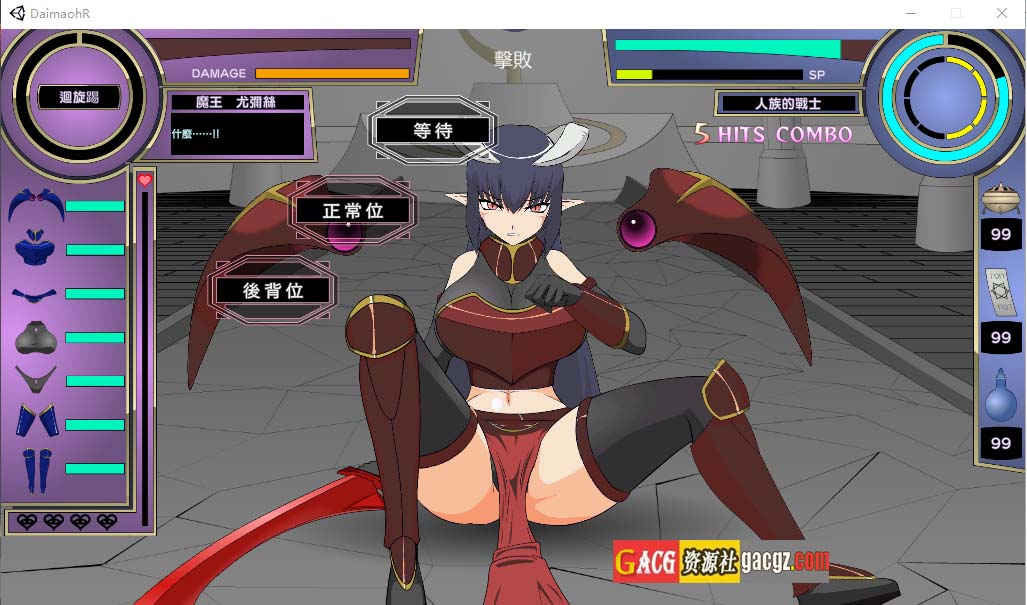Use the blue potion flask item
Image resolution: width=1027 pixels, height=605 pixels.
1001,398
